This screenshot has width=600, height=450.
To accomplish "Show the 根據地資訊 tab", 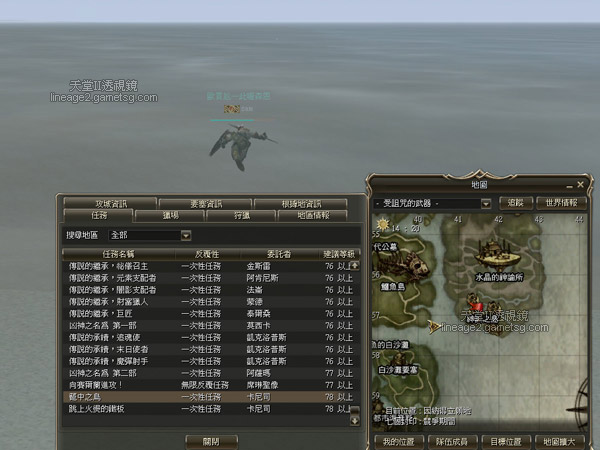I will click(x=299, y=204).
